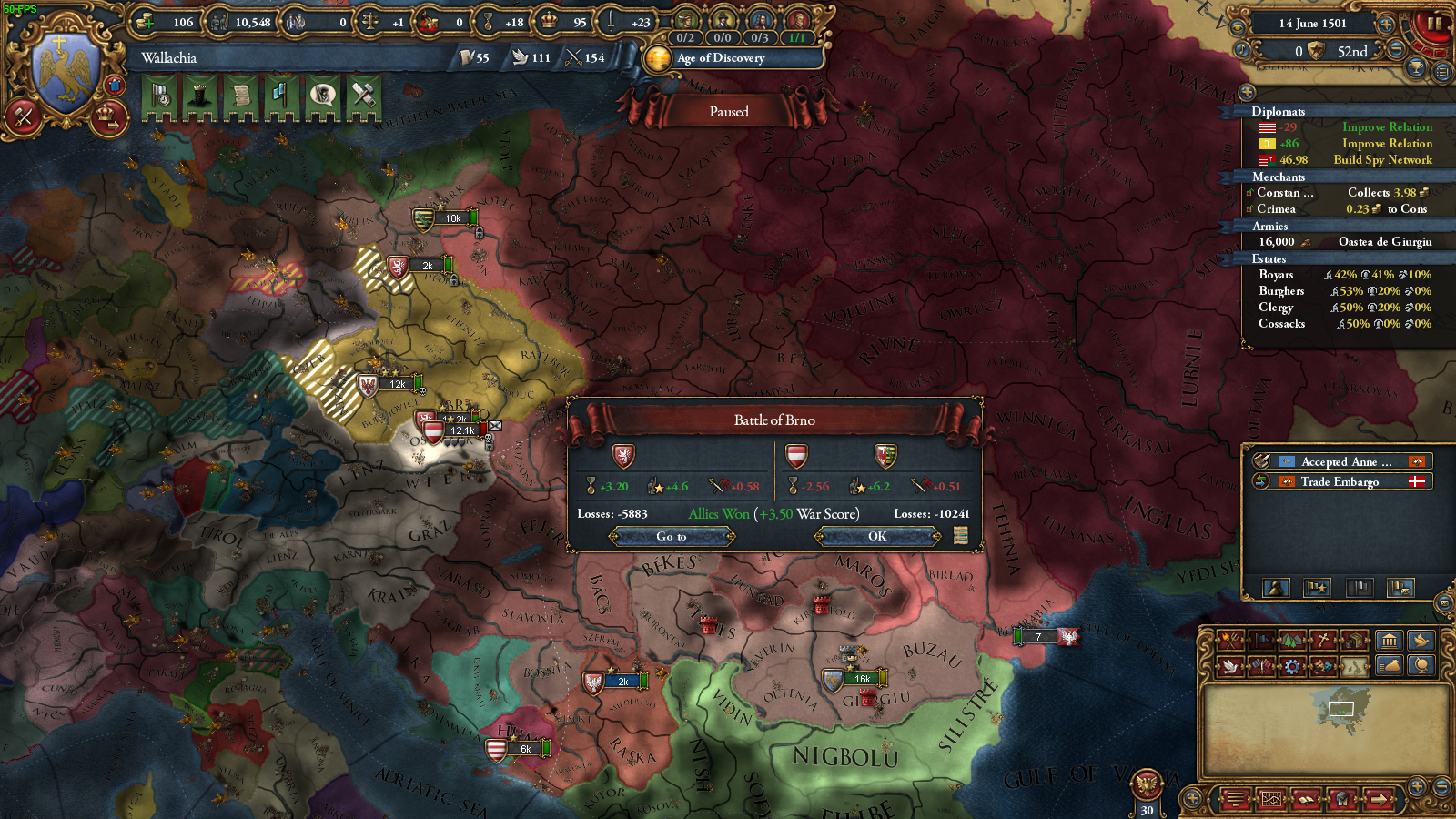Click the golden globe icon beside the minimap
The image size is (1456, 819).
click(x=1422, y=665)
